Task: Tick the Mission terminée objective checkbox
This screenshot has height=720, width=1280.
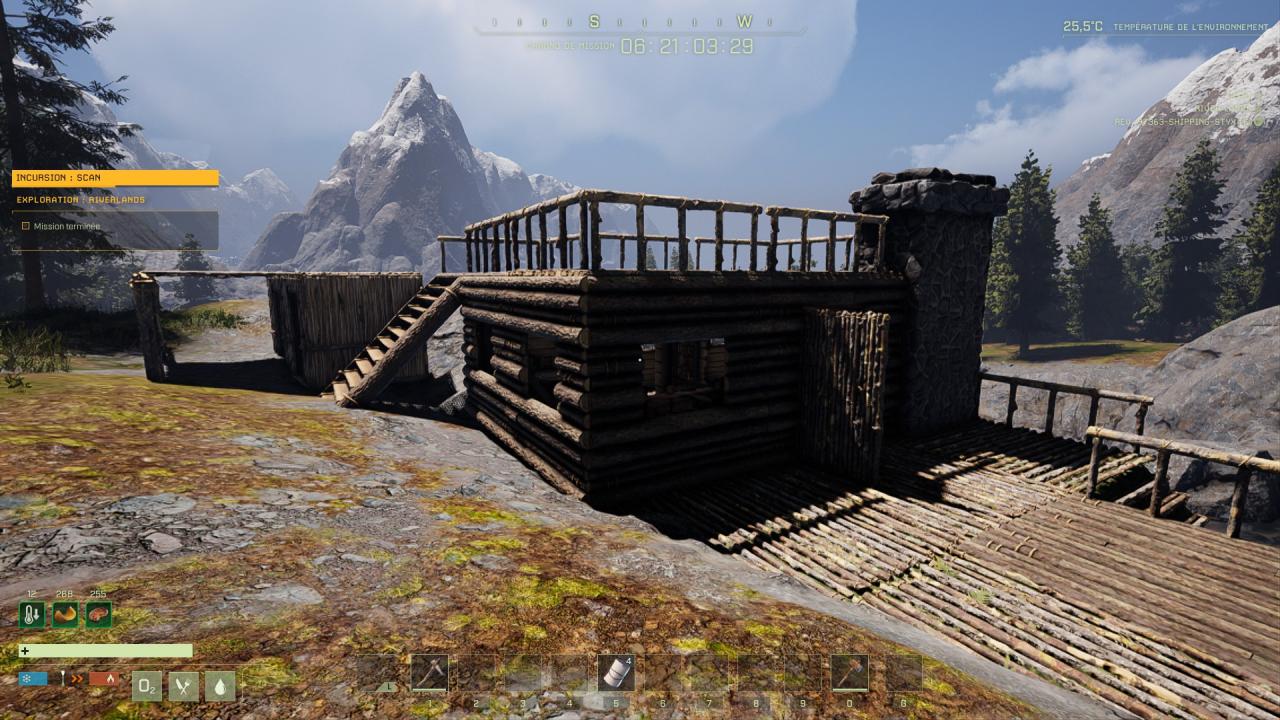Action: 26,226
